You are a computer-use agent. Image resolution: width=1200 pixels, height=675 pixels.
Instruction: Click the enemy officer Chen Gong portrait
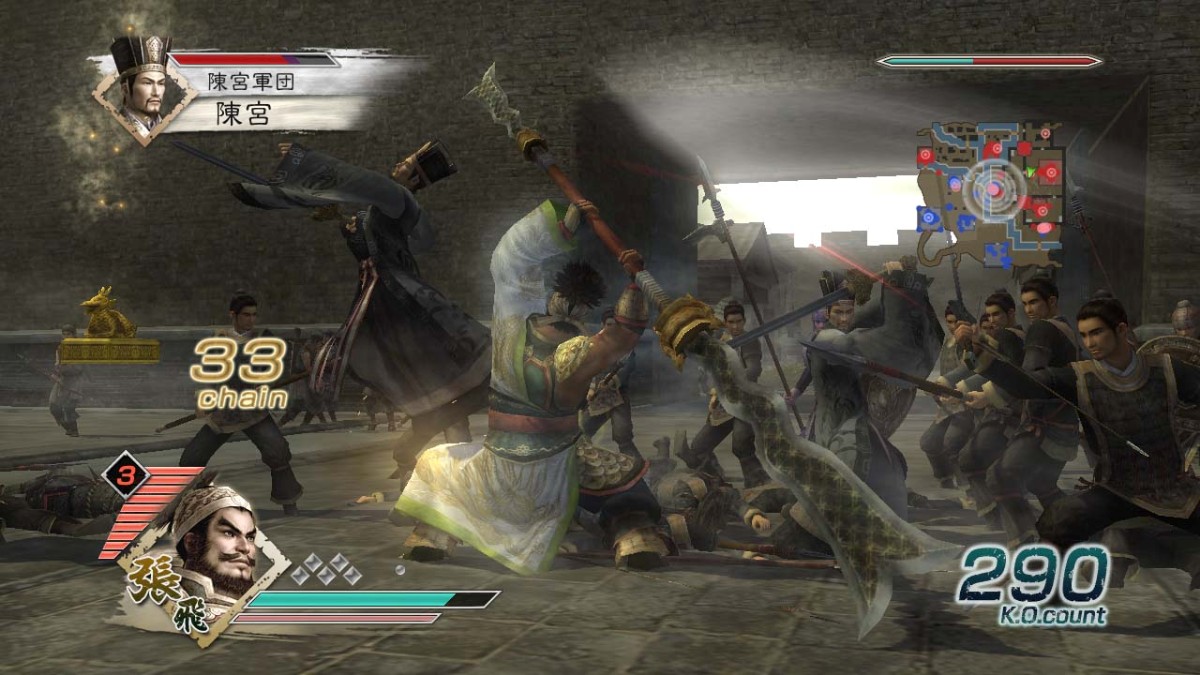click(x=142, y=90)
